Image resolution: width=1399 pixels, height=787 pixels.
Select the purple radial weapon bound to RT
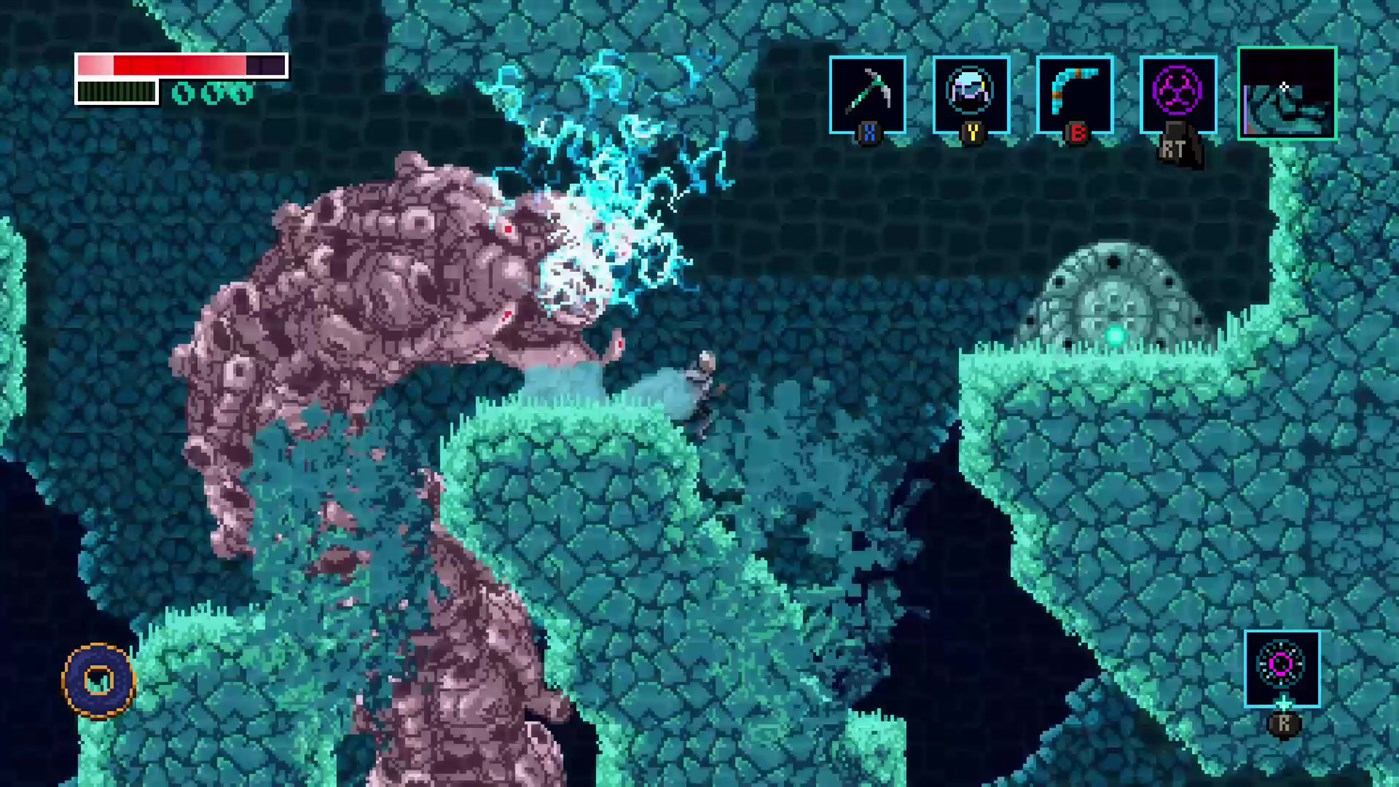(x=1178, y=93)
